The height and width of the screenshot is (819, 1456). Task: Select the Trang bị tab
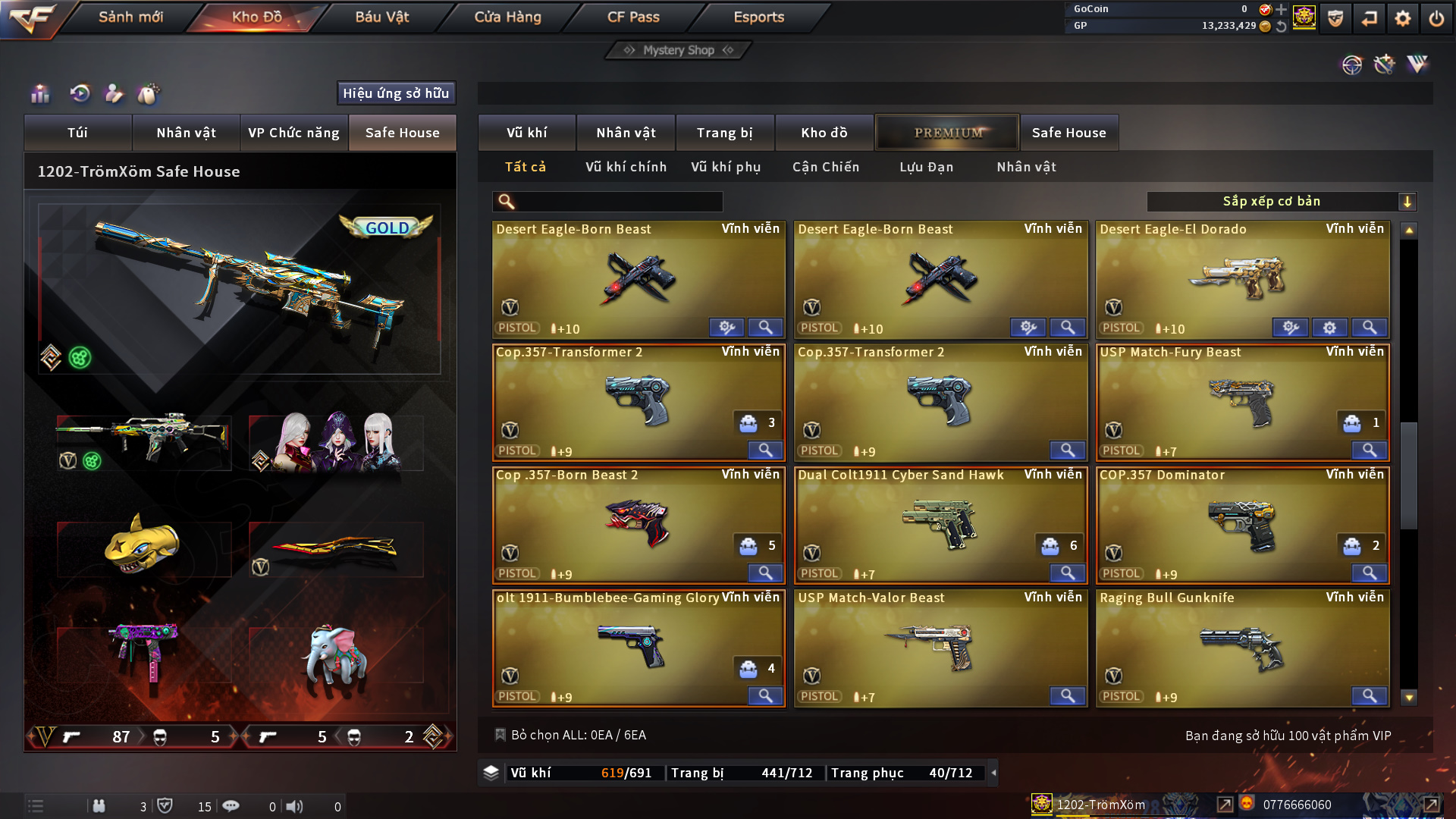724,133
